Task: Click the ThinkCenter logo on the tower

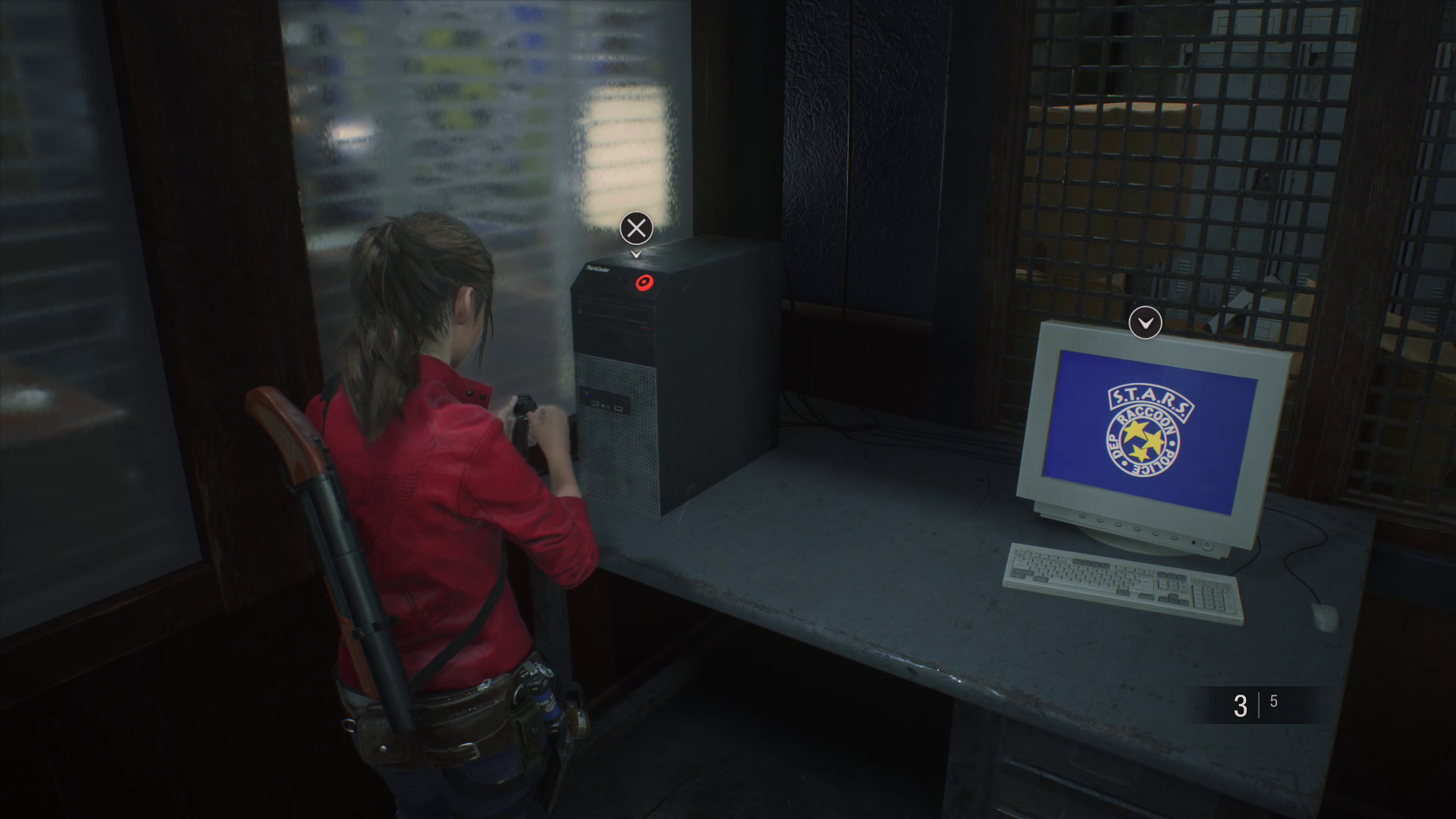Action: 597,268
